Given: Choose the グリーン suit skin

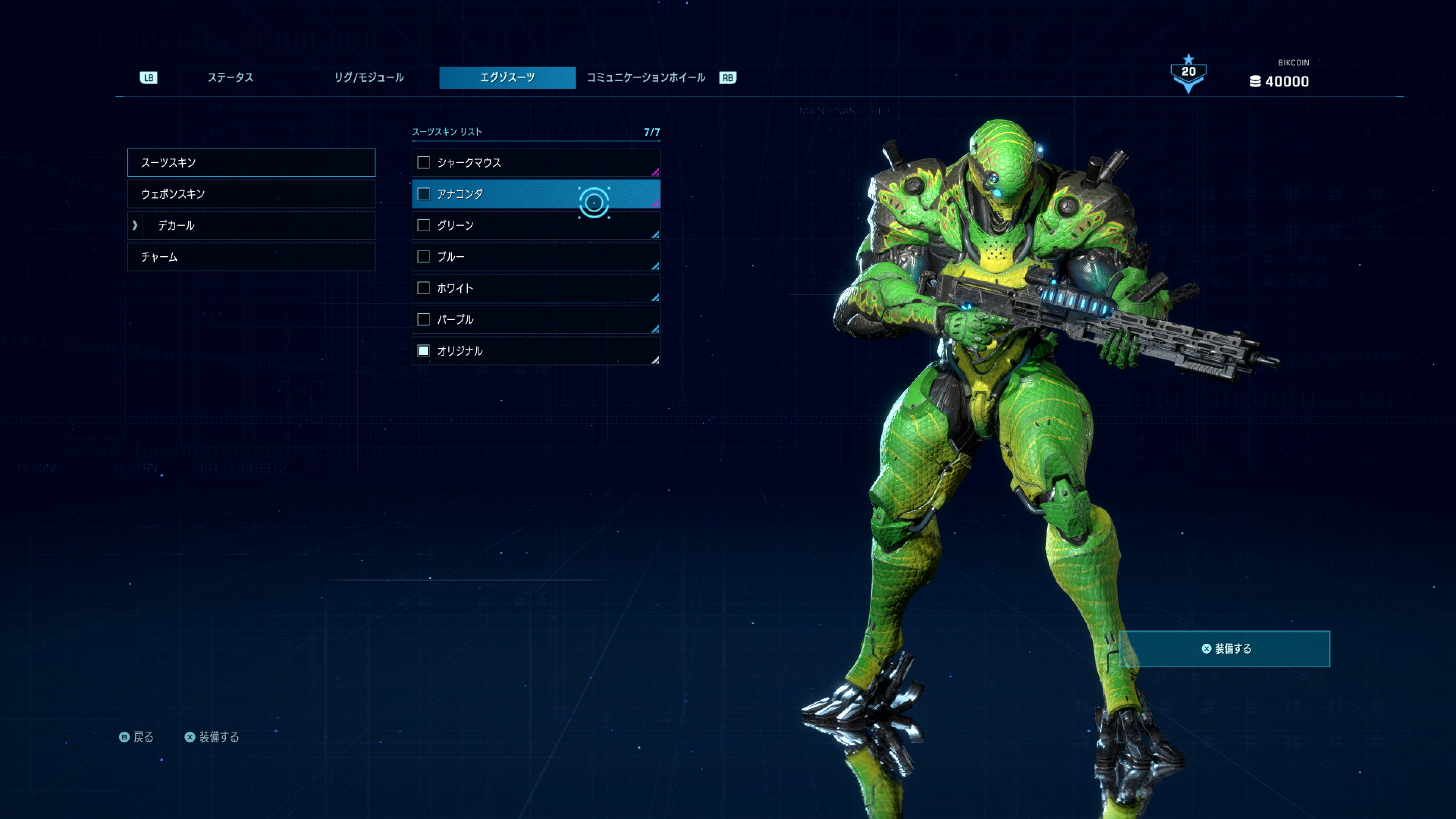Looking at the screenshot, I should [x=535, y=226].
